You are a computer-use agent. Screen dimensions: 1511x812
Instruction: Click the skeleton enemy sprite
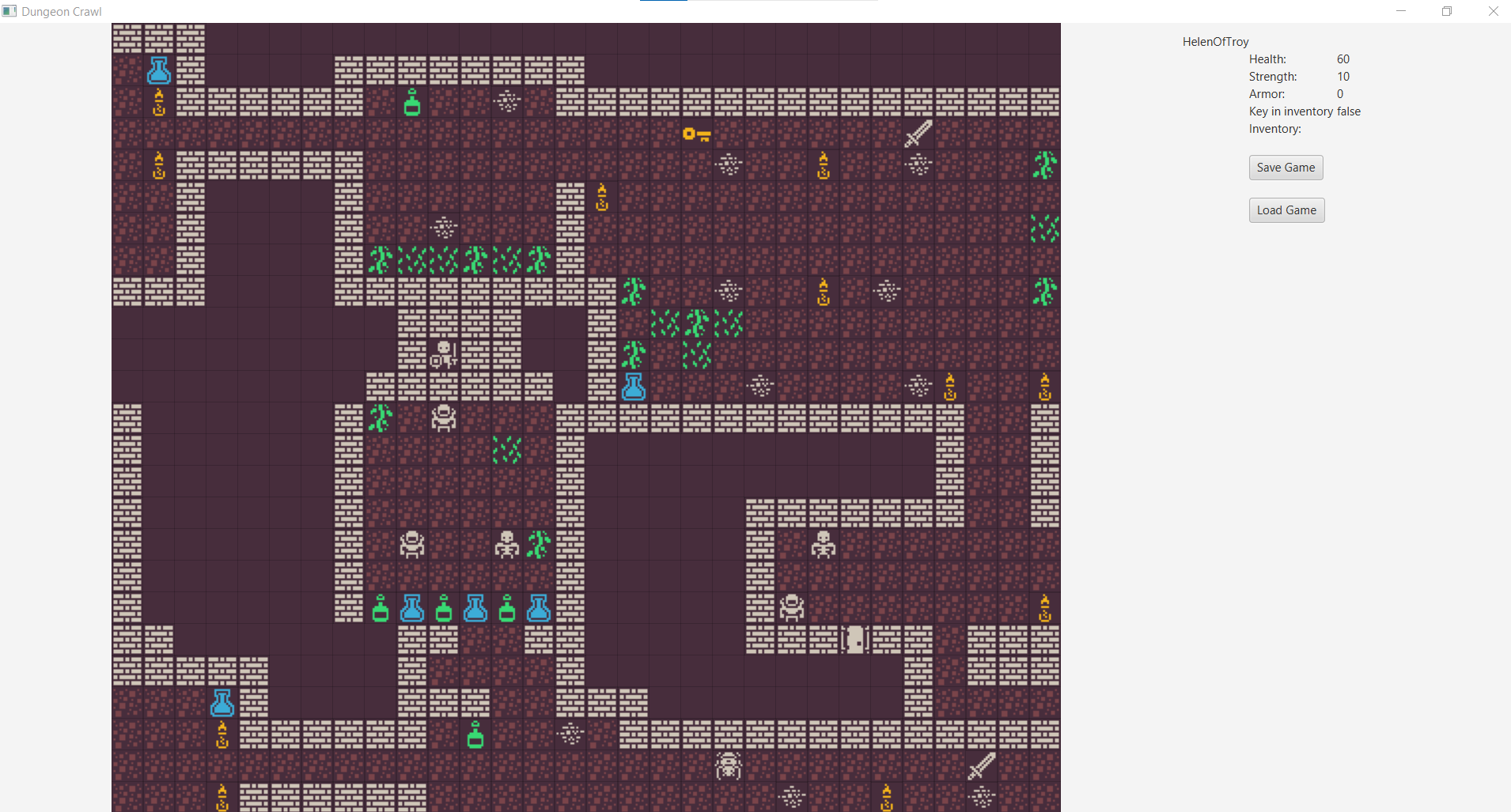(x=506, y=544)
